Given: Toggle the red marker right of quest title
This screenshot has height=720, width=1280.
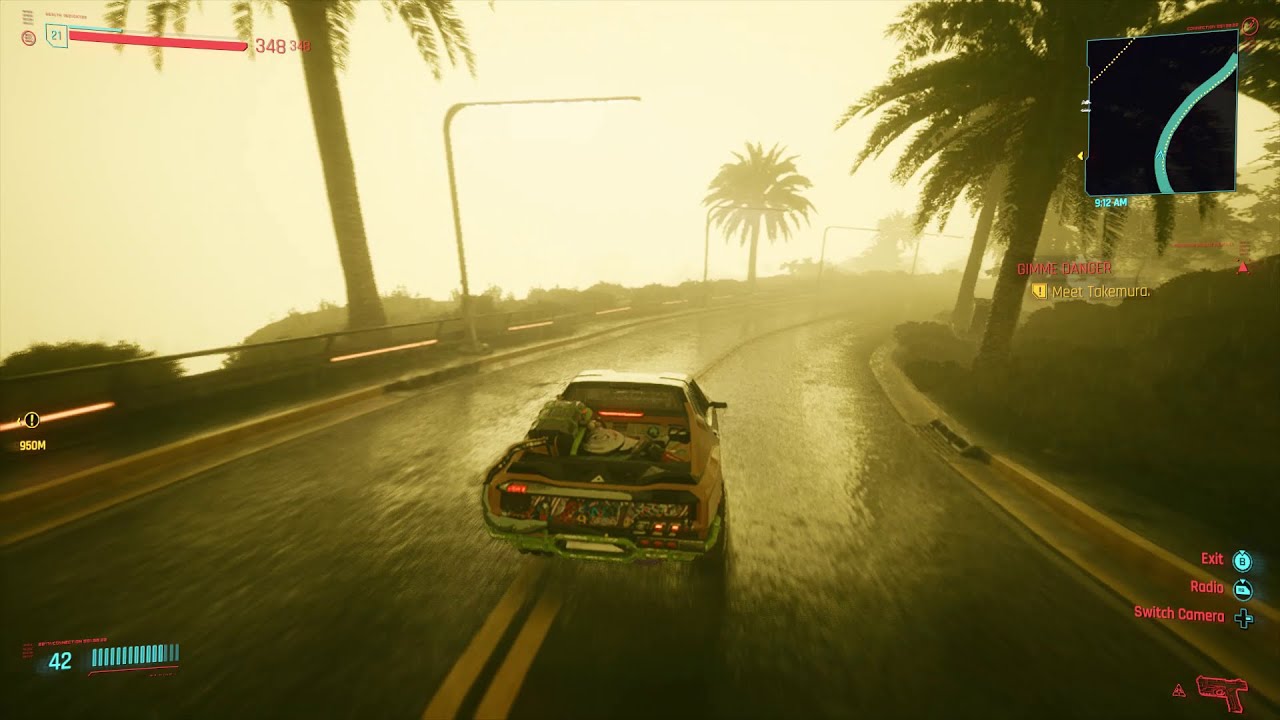Looking at the screenshot, I should [1243, 269].
